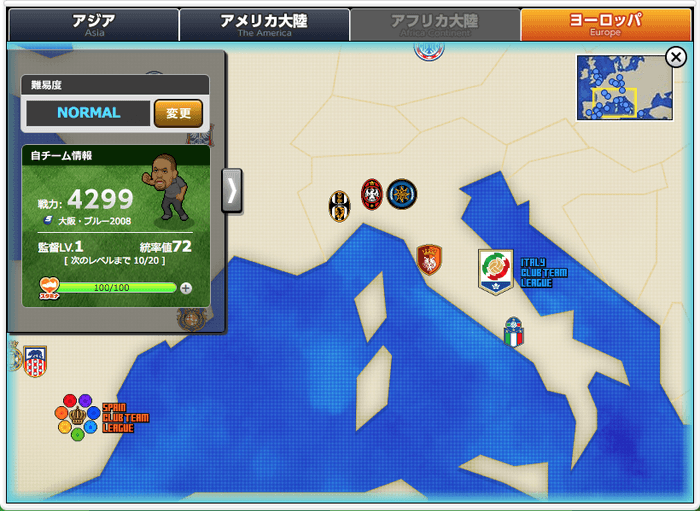Add stamina with the plus button
The image size is (700, 511).
click(x=186, y=288)
